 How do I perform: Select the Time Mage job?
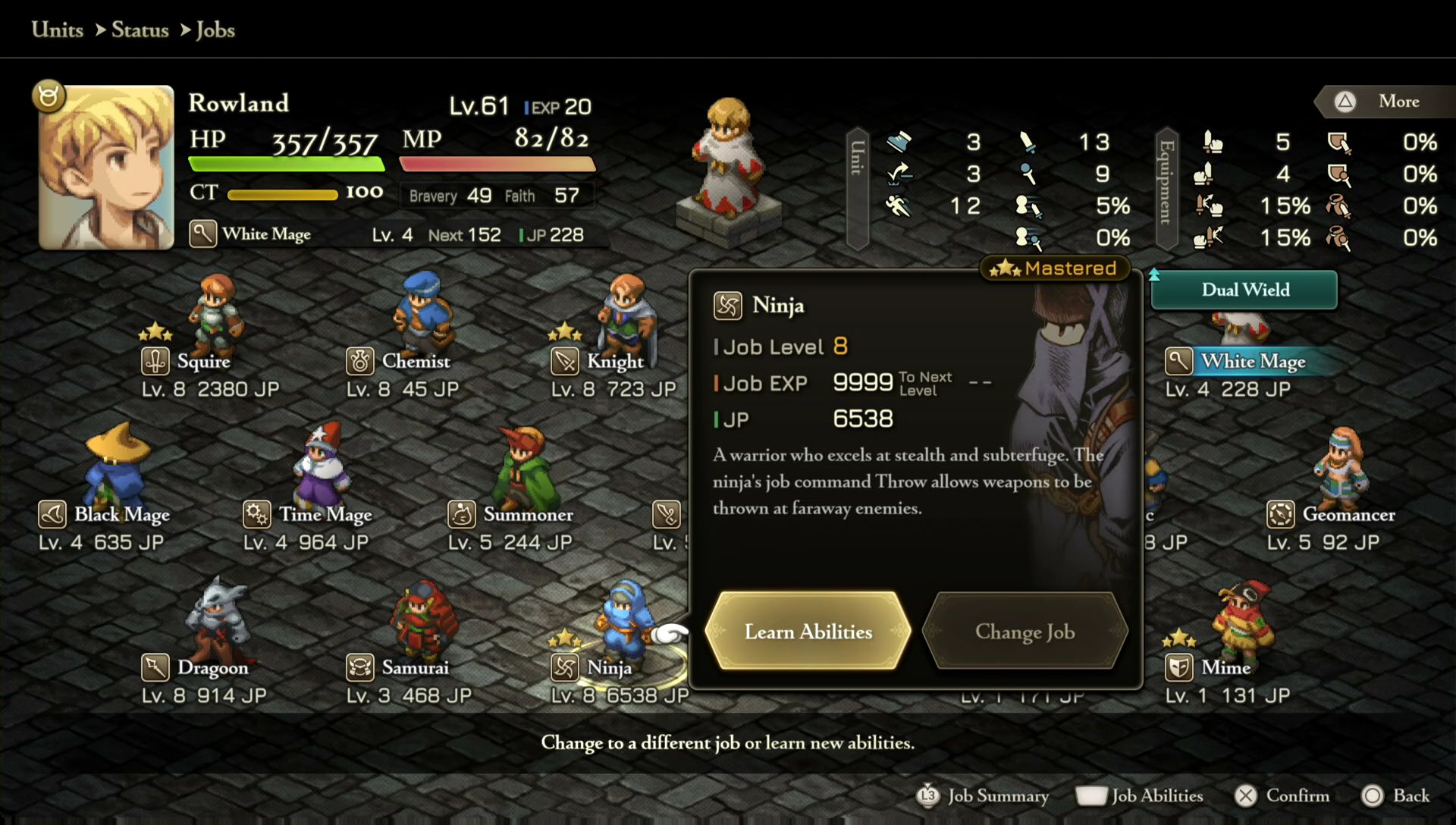pos(325,515)
